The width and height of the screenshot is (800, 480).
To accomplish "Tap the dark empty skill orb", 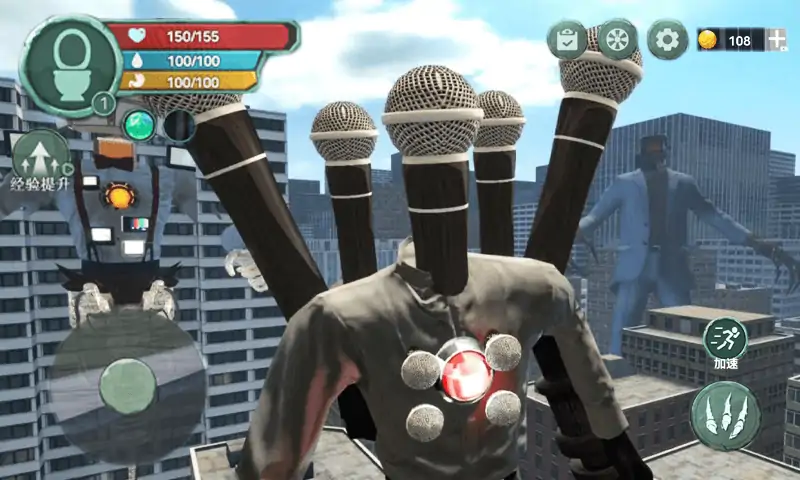I will click(x=180, y=126).
